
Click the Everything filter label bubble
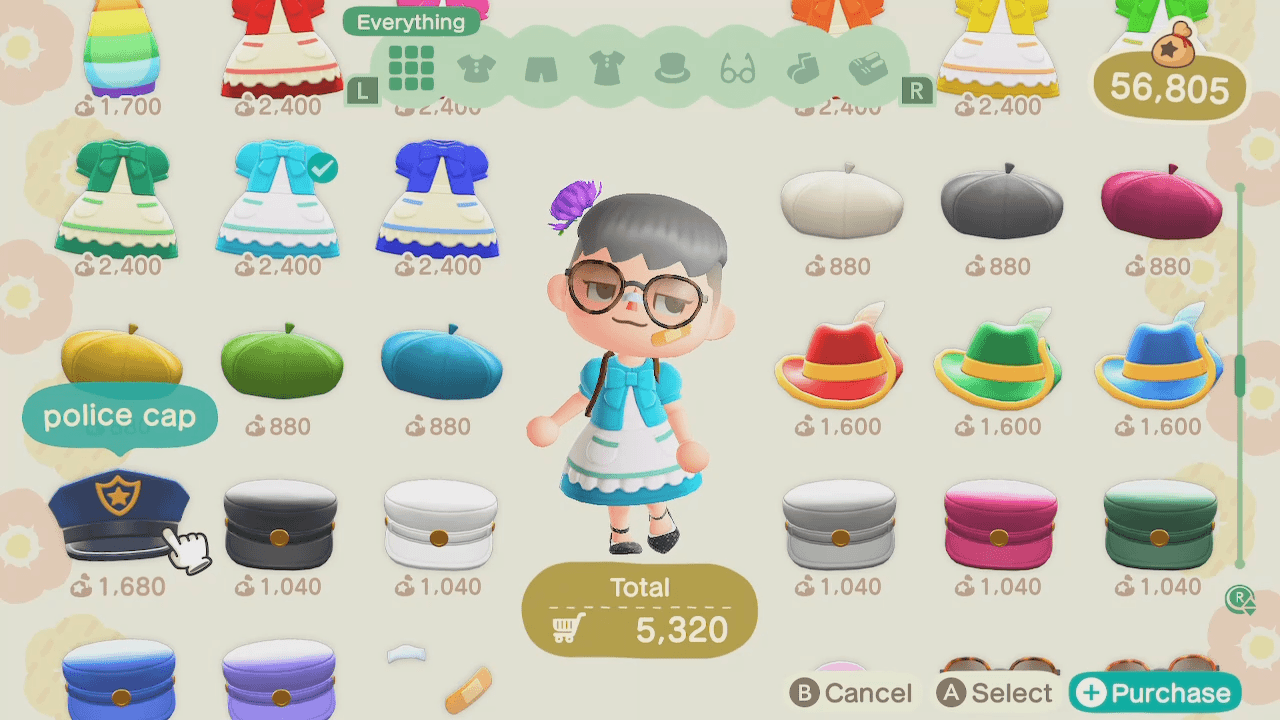pos(411,21)
